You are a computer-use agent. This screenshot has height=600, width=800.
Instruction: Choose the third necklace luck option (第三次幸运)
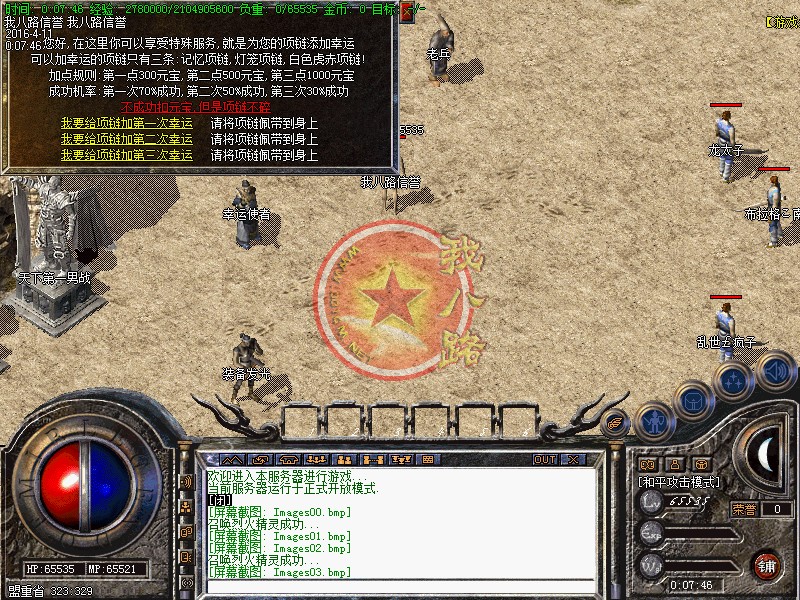126,156
